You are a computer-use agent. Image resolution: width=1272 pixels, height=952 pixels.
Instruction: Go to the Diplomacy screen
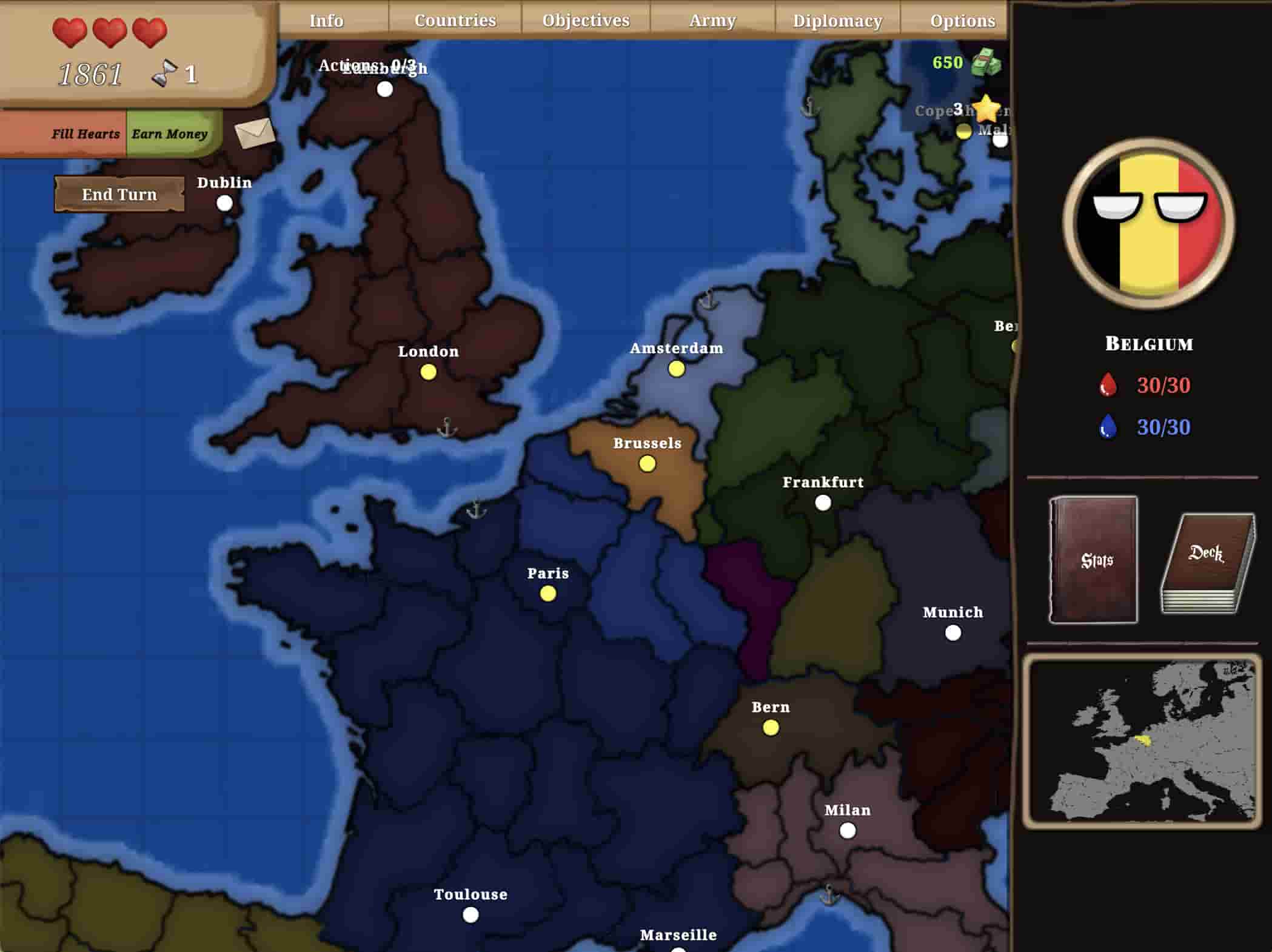[837, 21]
